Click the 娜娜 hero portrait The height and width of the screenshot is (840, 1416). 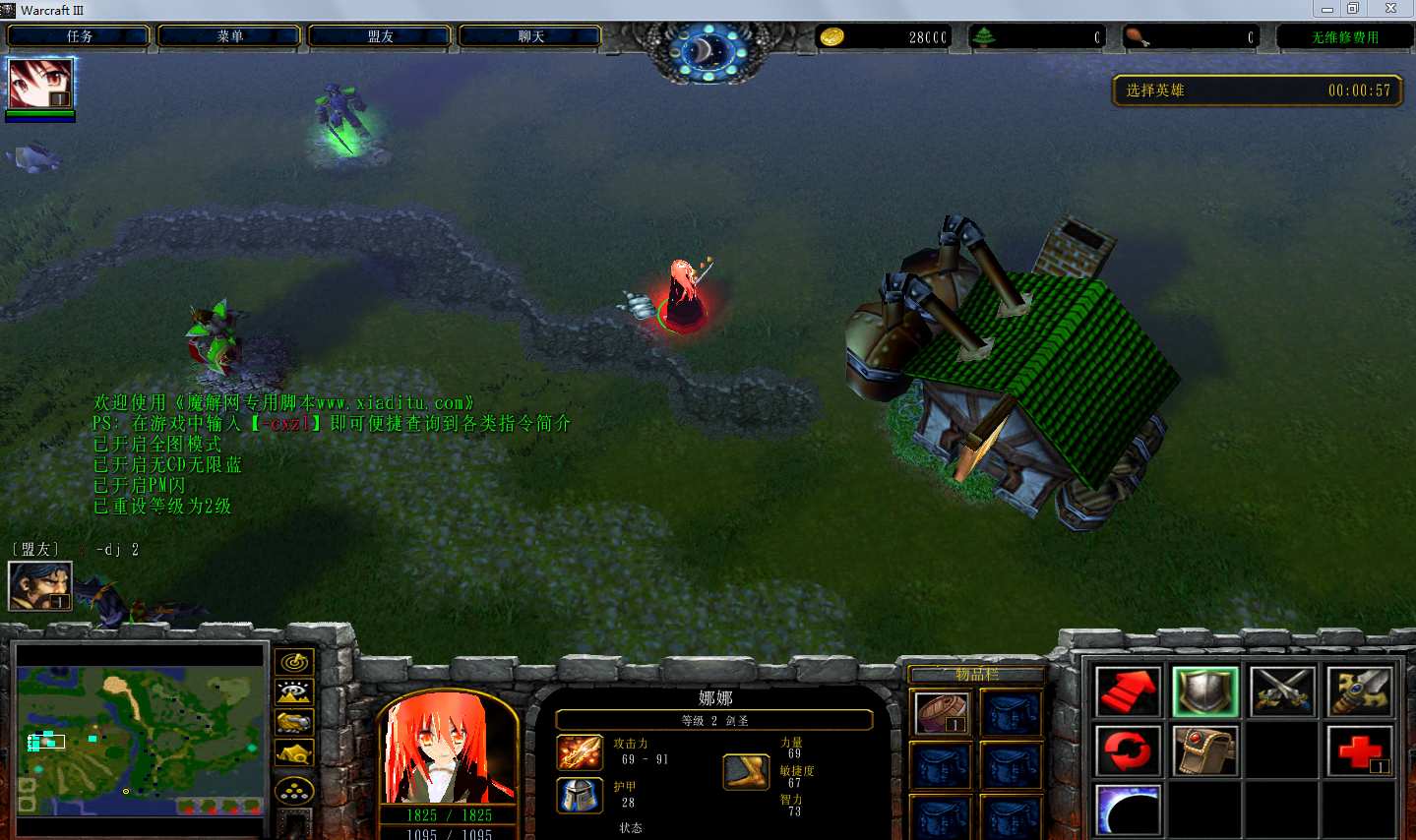449,749
